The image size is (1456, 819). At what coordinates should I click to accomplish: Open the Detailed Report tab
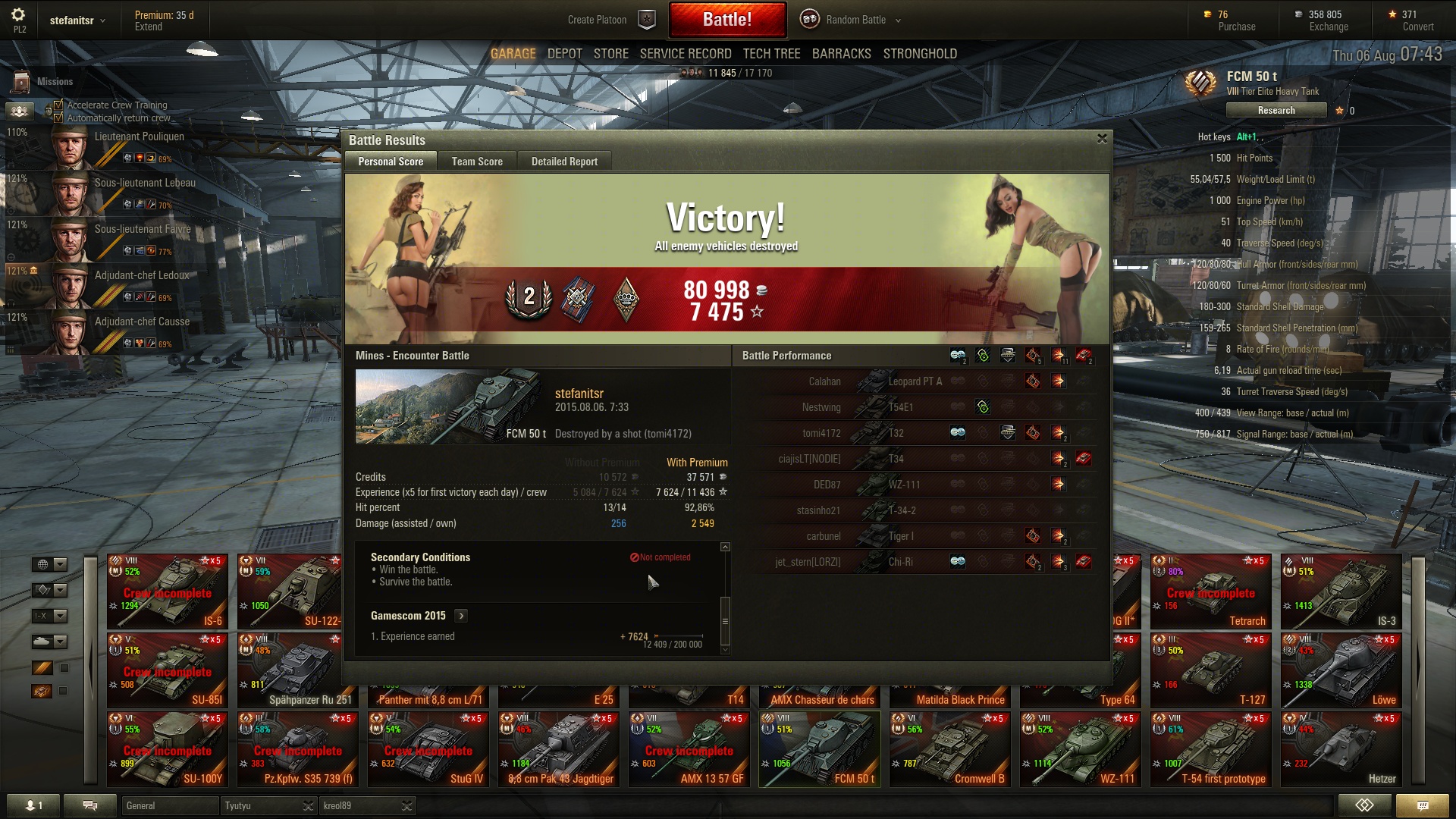coord(564,162)
